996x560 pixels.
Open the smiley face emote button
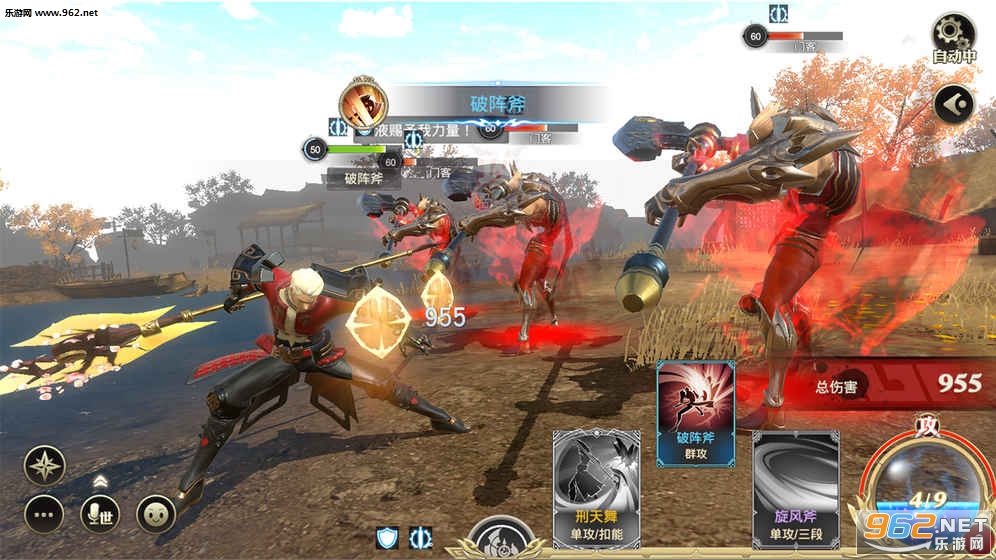[x=156, y=514]
